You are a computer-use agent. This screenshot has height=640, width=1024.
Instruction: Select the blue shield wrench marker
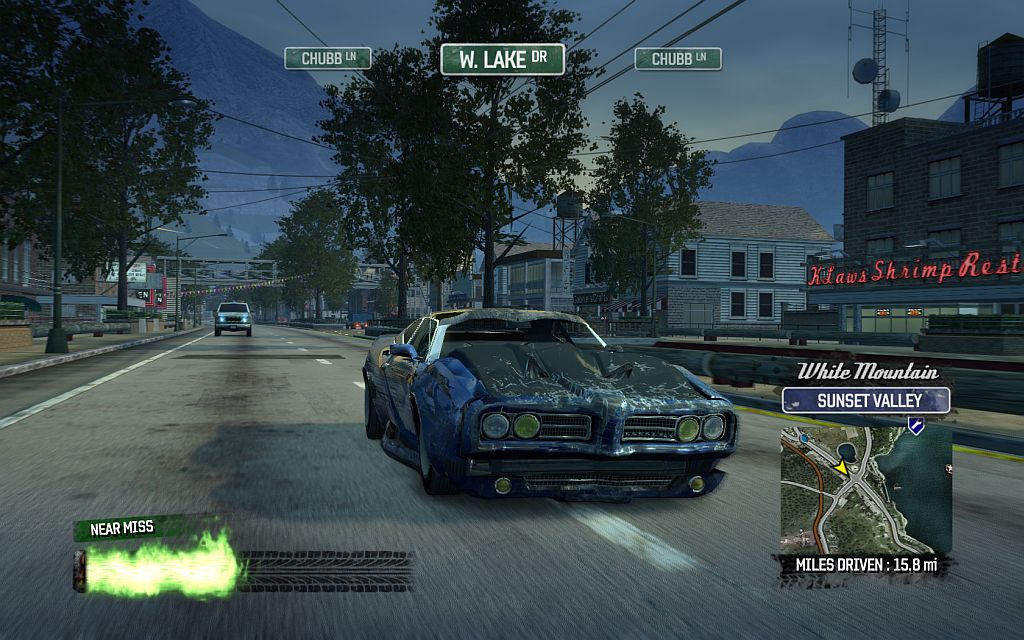(x=914, y=426)
